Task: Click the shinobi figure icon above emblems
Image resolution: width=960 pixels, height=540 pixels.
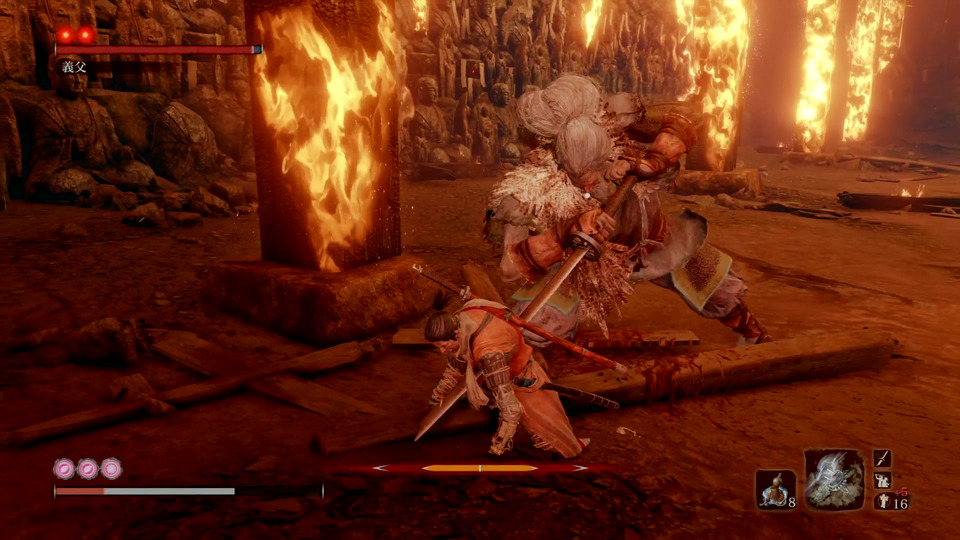Action: [882, 480]
